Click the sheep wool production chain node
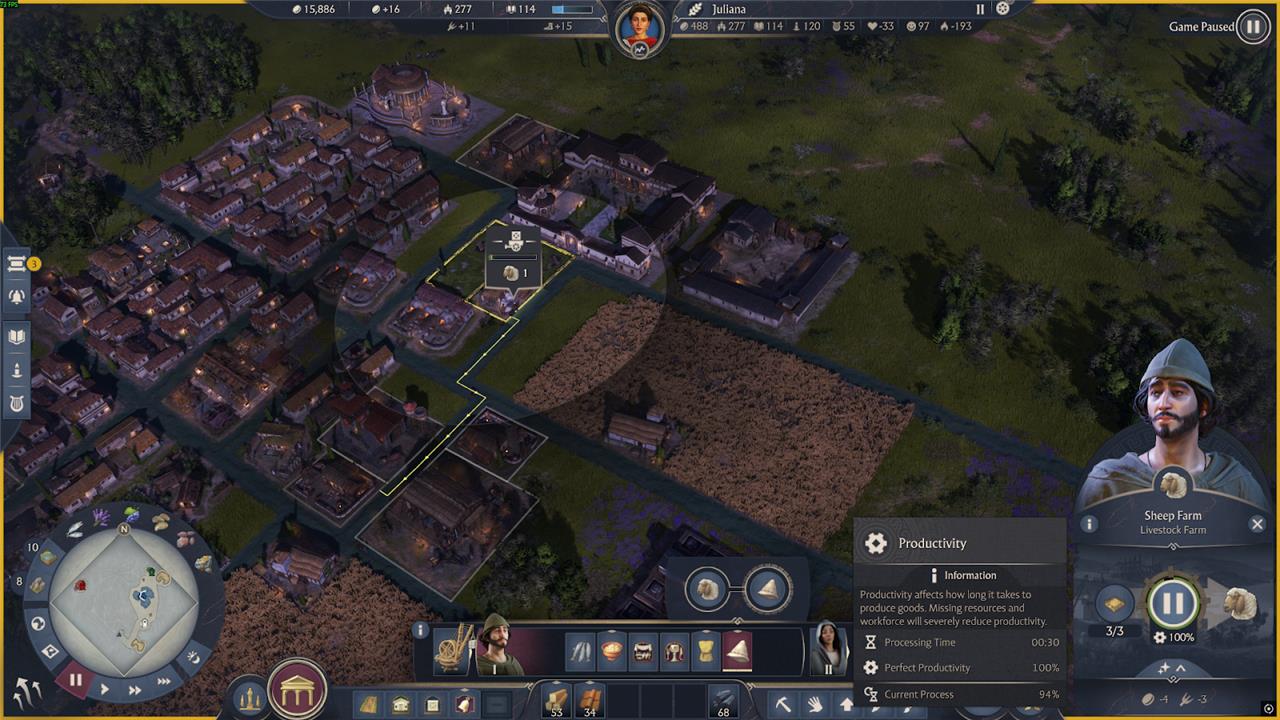Screen dimensions: 1280x720 point(708,588)
